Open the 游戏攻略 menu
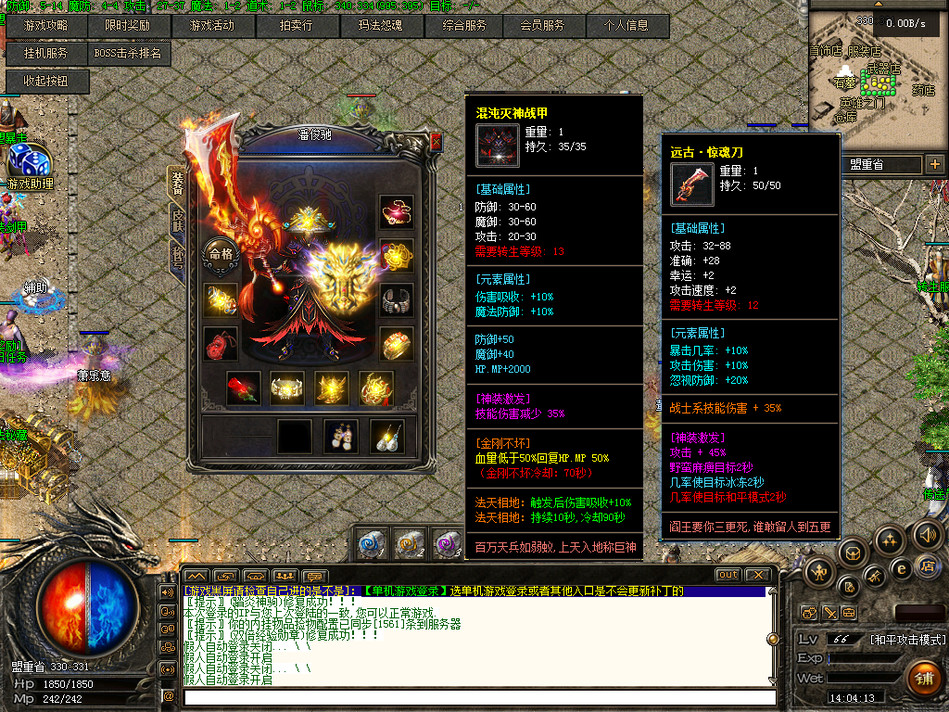This screenshot has height=712, width=949. coord(47,26)
